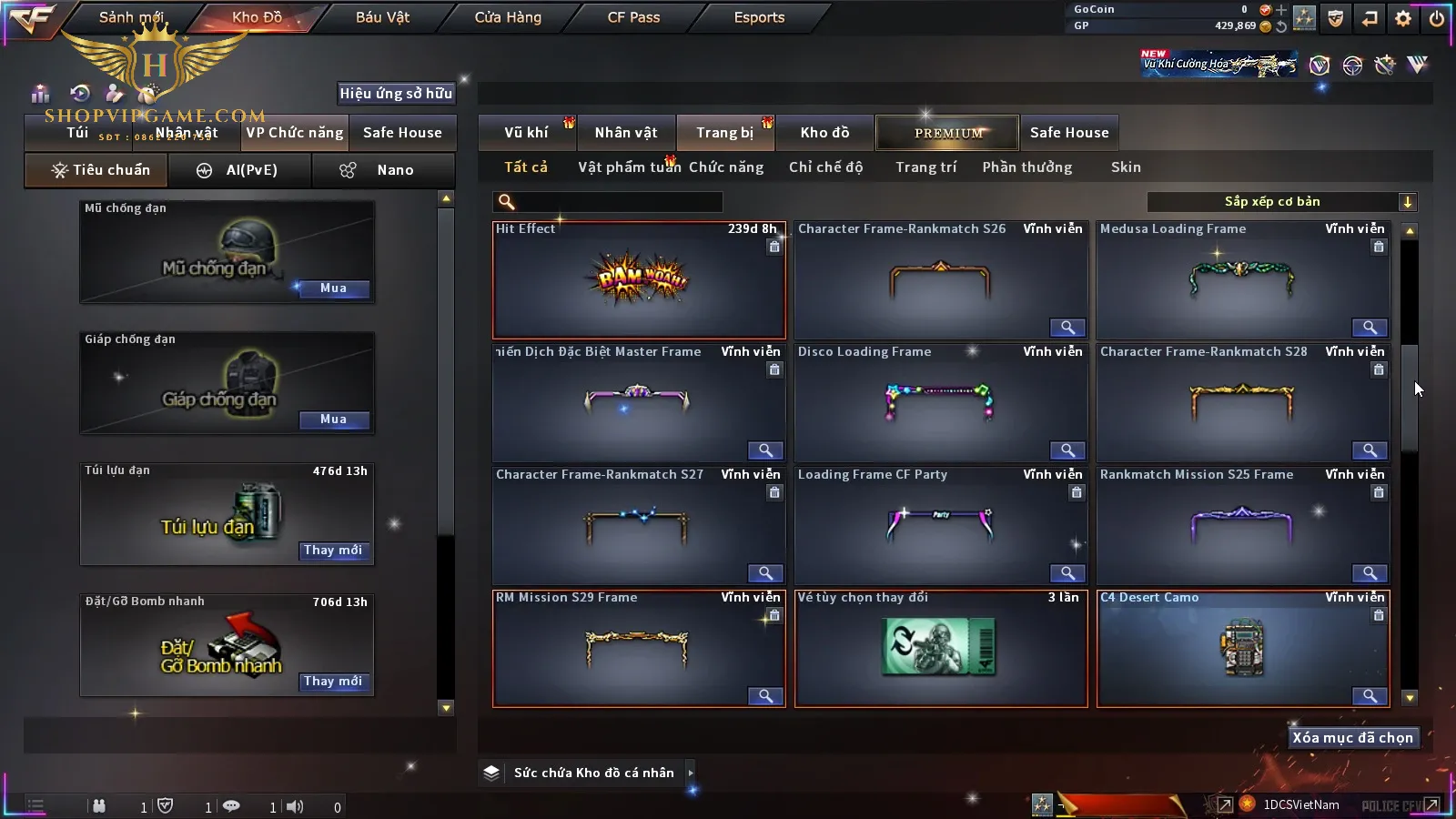The image size is (1456, 819).
Task: Open the gear settings icon
Action: point(1403,18)
